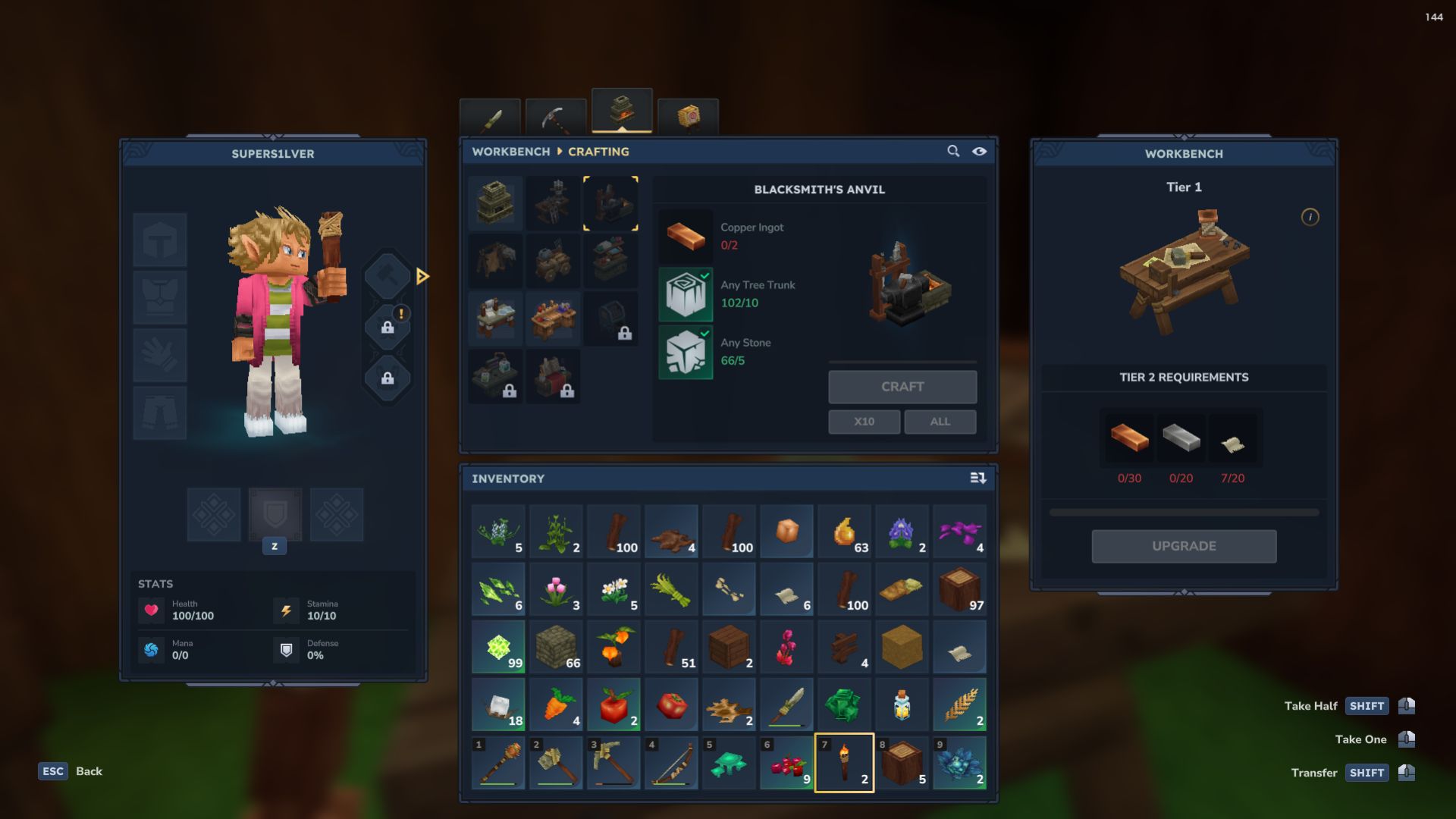Click the Any Tree Trunk ingredient icon
The height and width of the screenshot is (819, 1456).
pyautogui.click(x=685, y=293)
